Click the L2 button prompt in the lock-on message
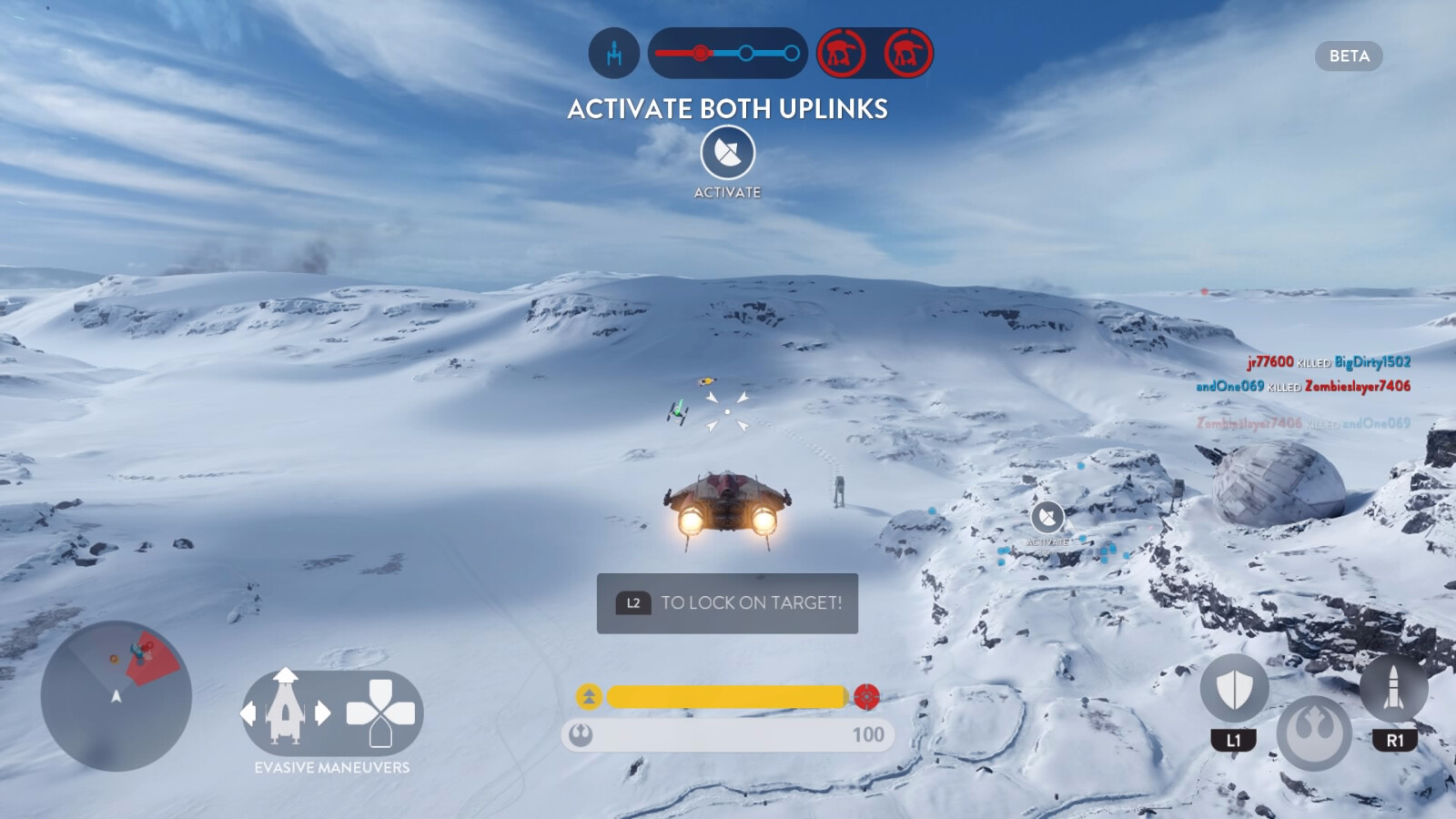The height and width of the screenshot is (819, 1456). pyautogui.click(x=633, y=602)
